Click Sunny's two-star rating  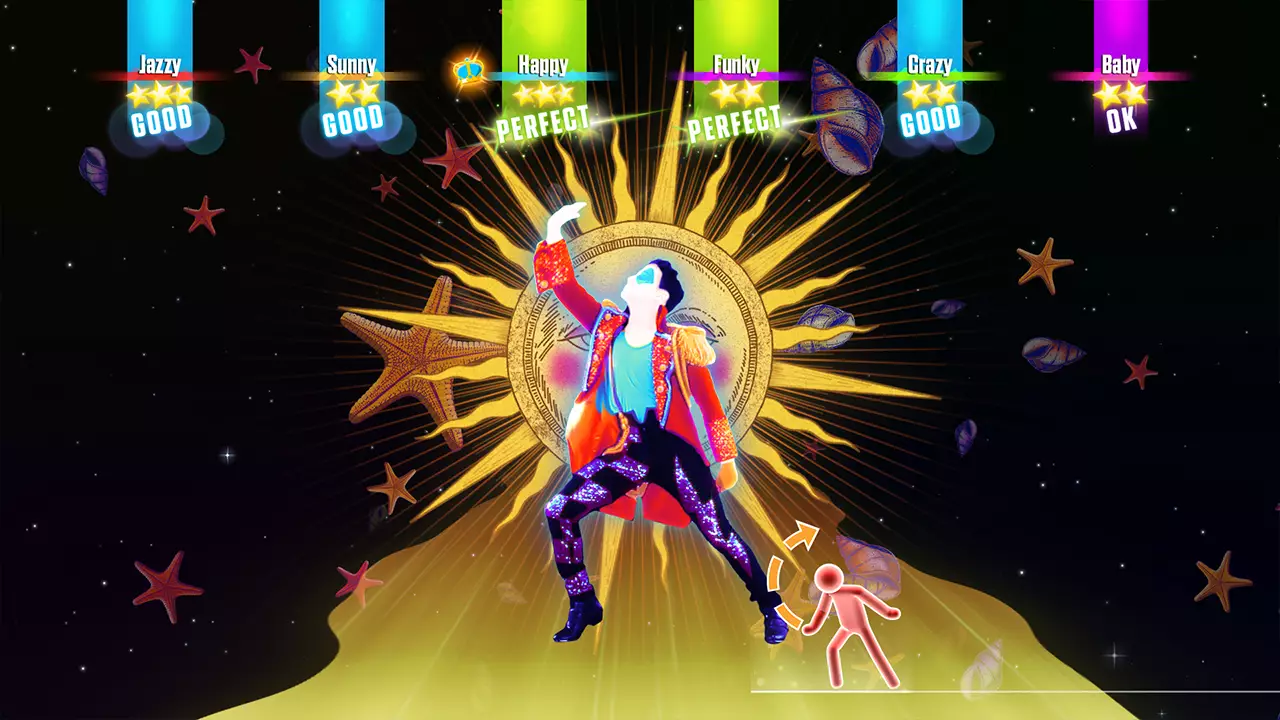point(353,93)
